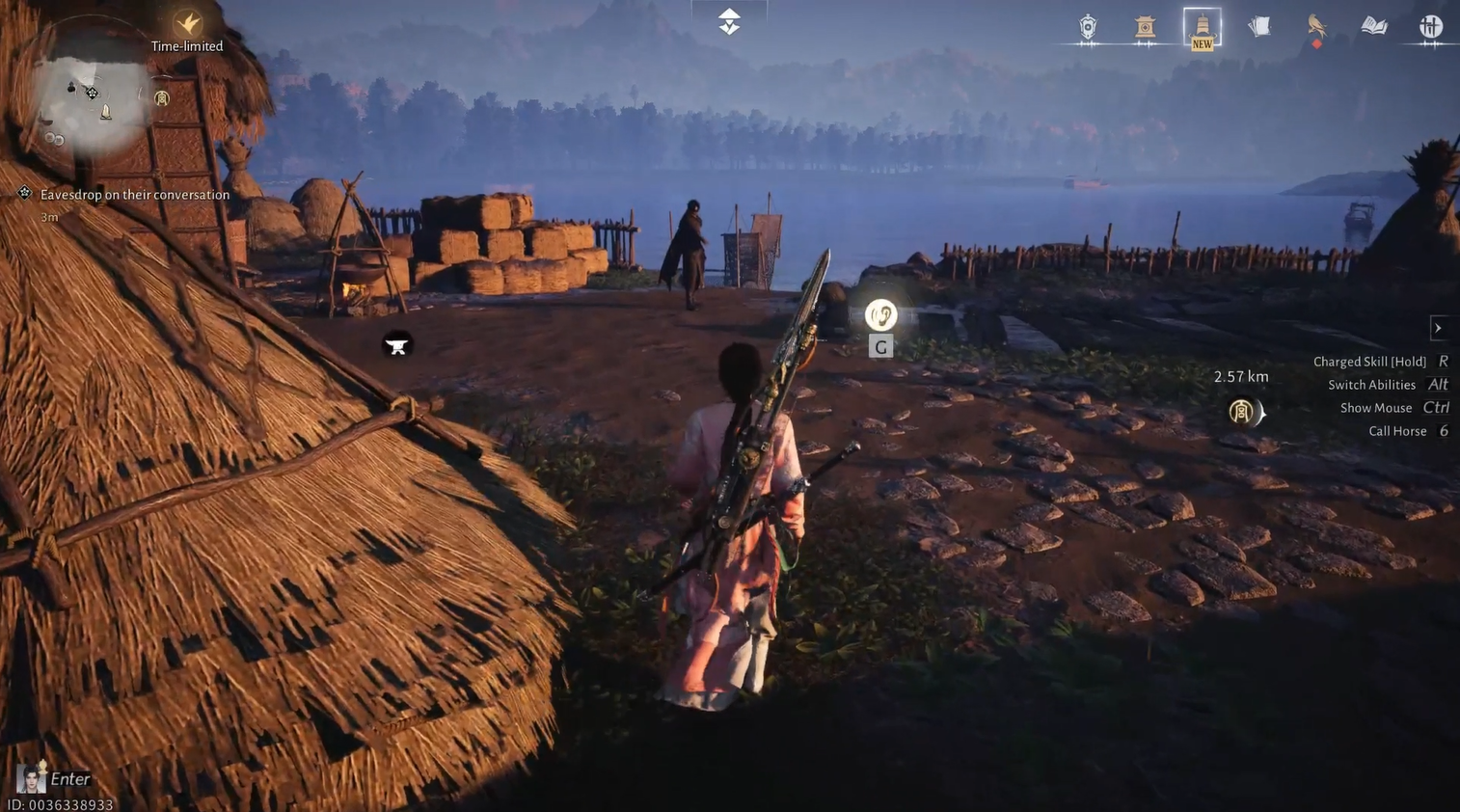Image resolution: width=1460 pixels, height=812 pixels.
Task: Click the gold gate marker beside minimap
Action: tap(162, 98)
